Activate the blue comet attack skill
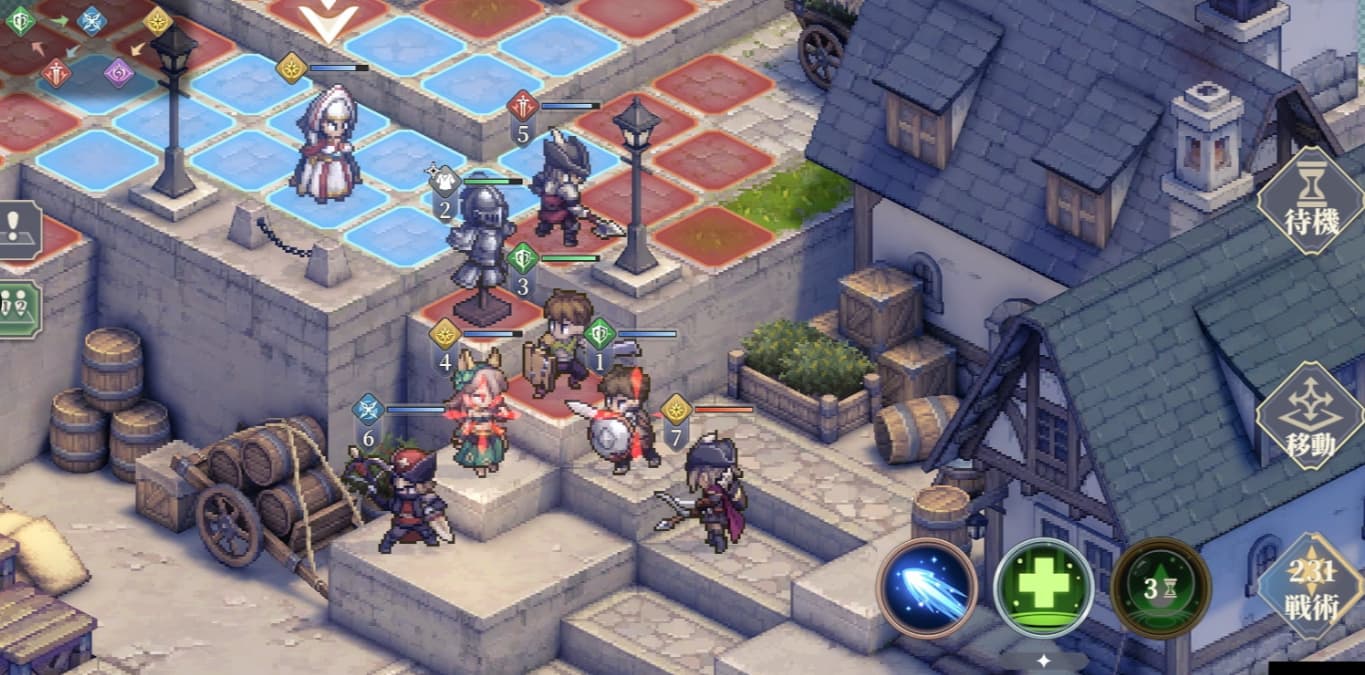1365x675 pixels. click(926, 588)
